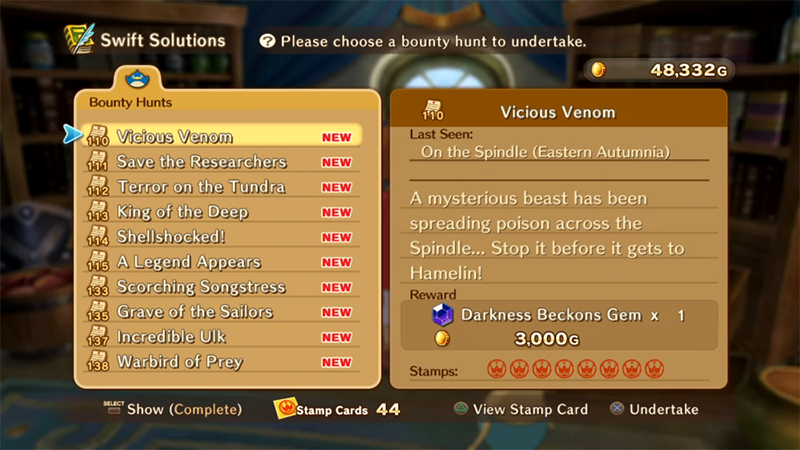Viewport: 800px width, 450px height.
Task: Undertake the selected bounty
Action: [653, 409]
